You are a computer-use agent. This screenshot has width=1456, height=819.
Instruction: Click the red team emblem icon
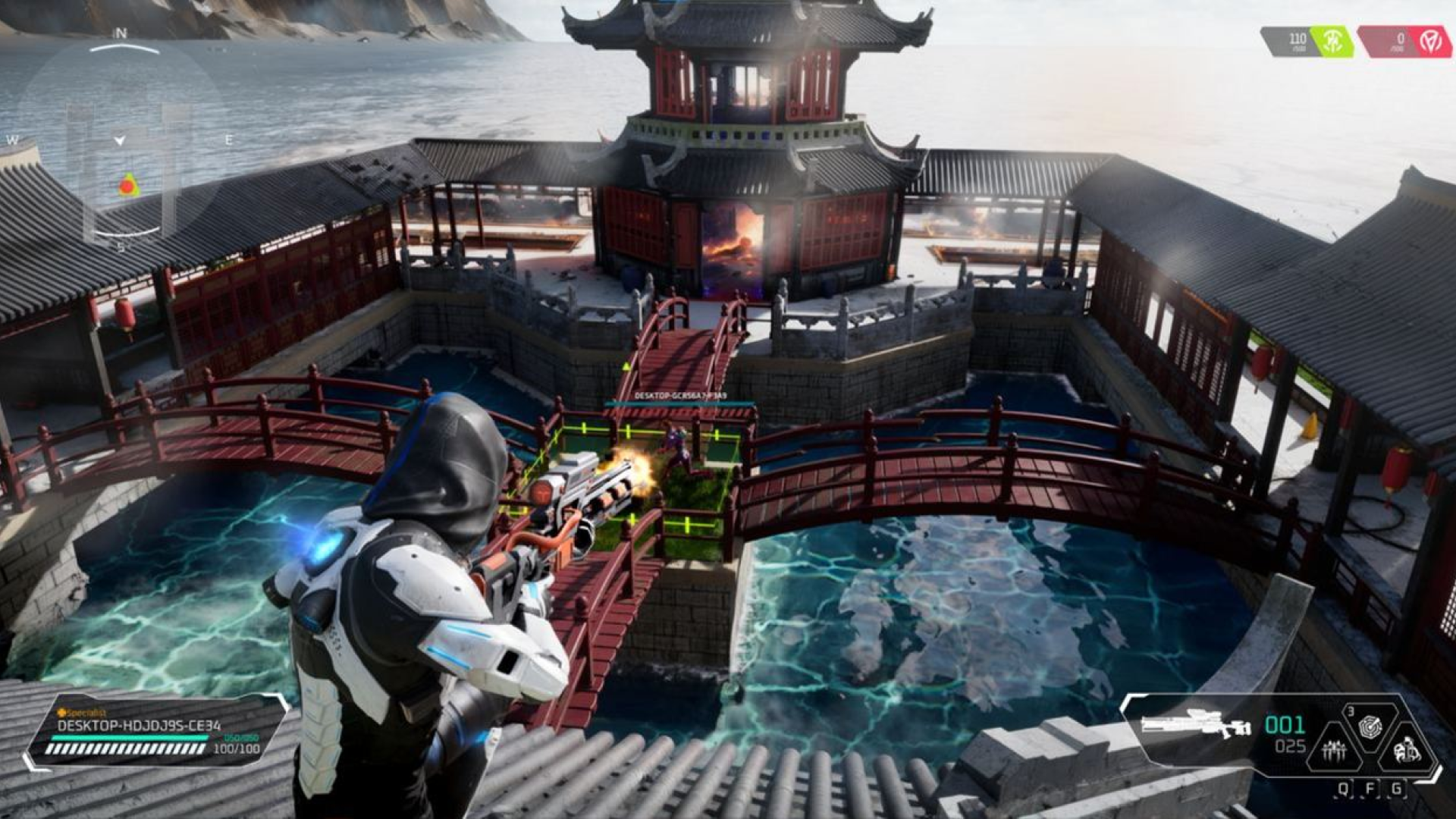[x=1430, y=41]
